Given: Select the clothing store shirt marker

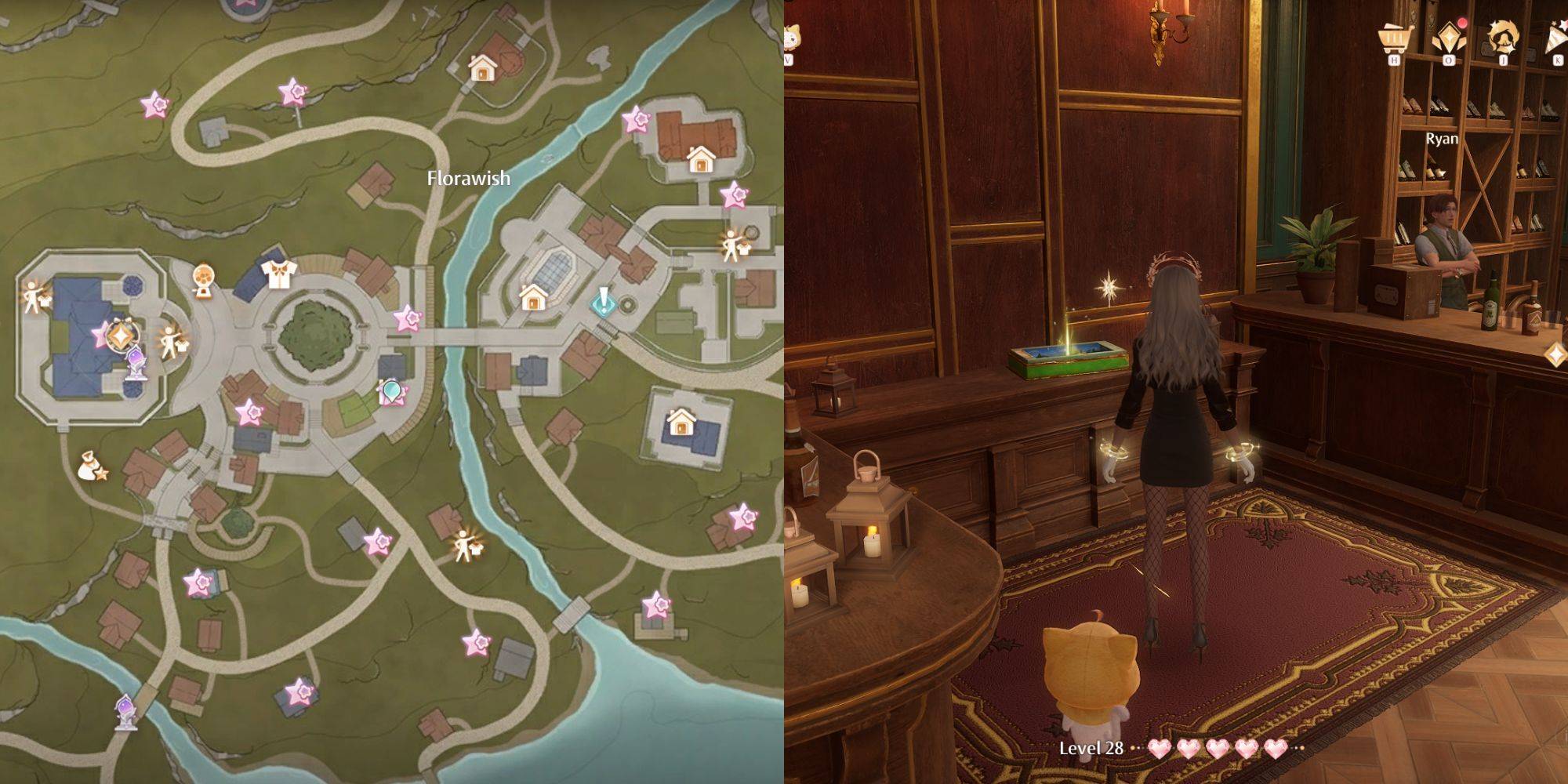Looking at the screenshot, I should (278, 274).
